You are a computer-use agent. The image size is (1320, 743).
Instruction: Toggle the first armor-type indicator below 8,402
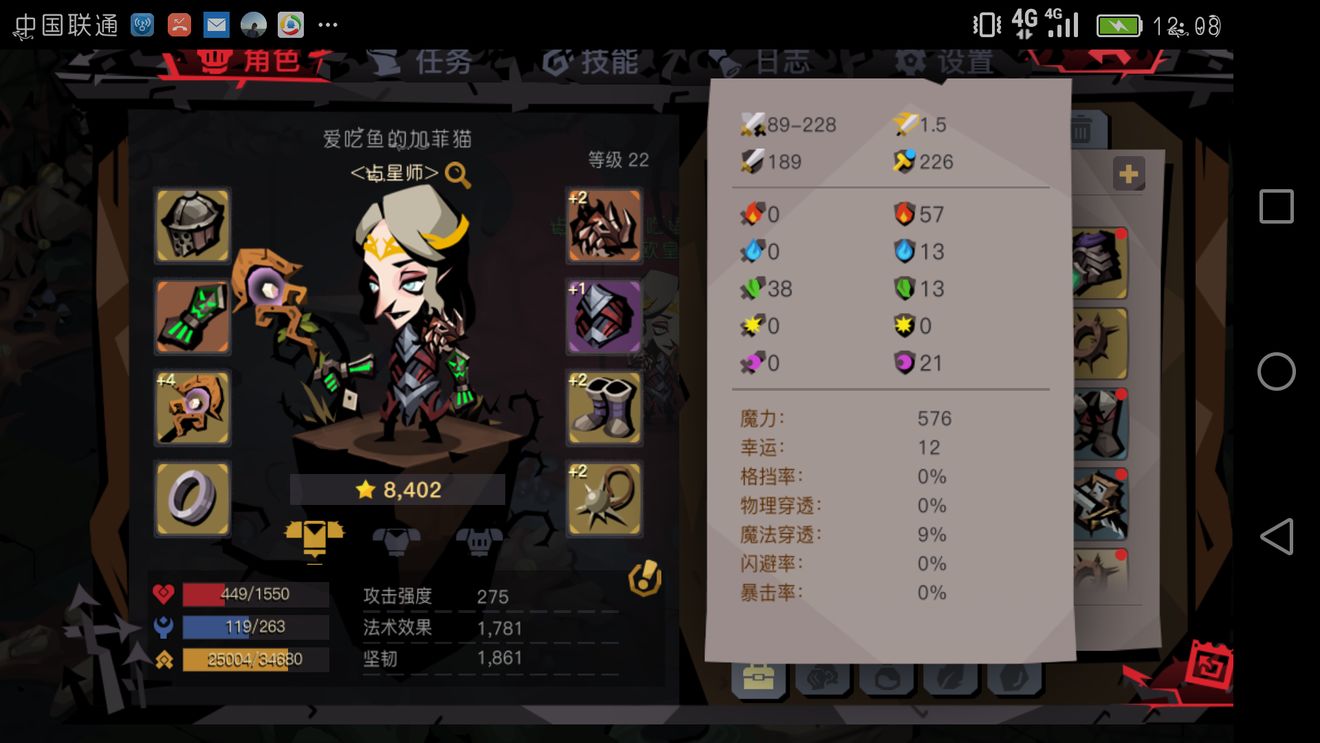tap(314, 538)
